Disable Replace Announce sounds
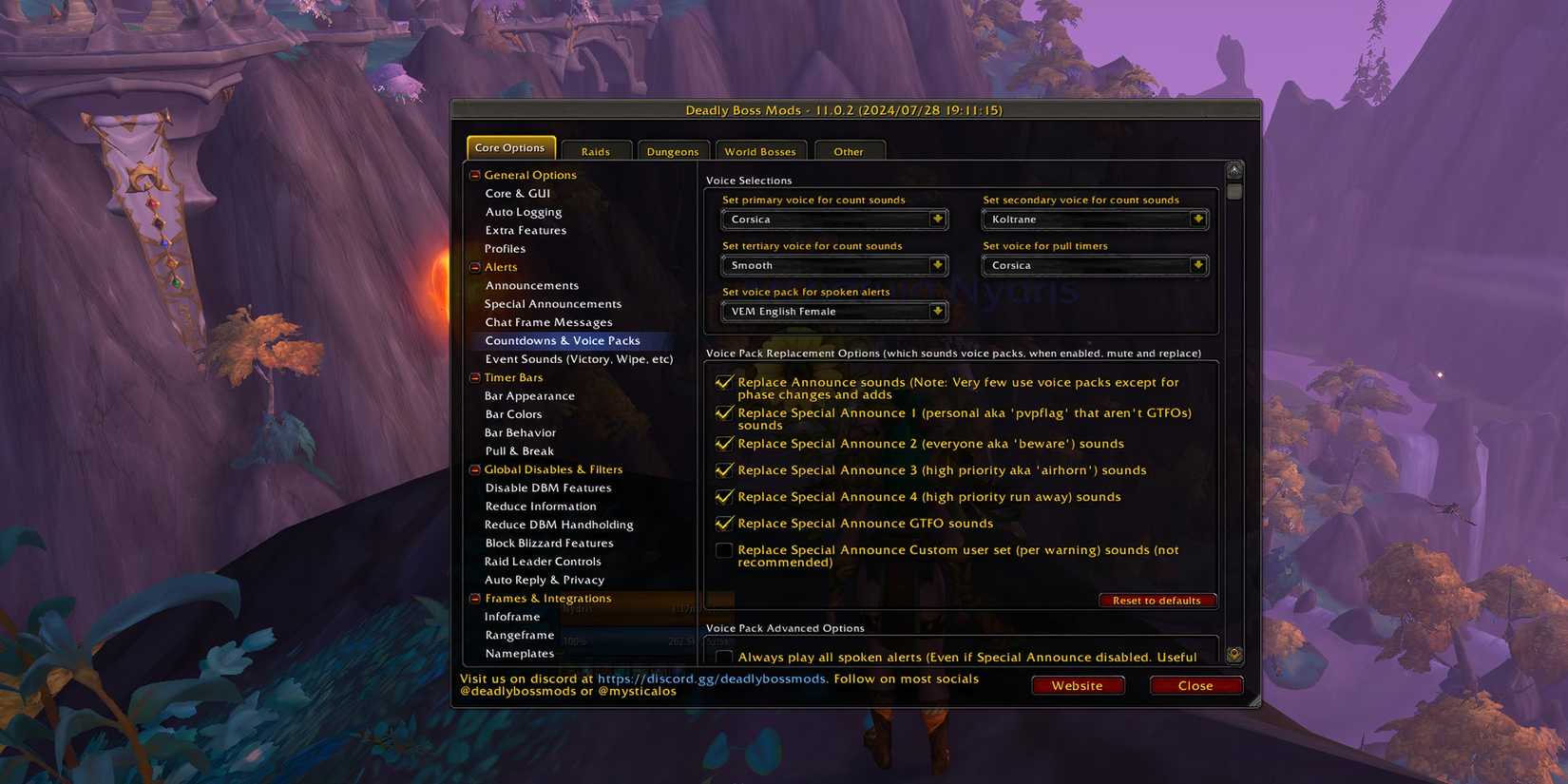1568x784 pixels. [724, 381]
